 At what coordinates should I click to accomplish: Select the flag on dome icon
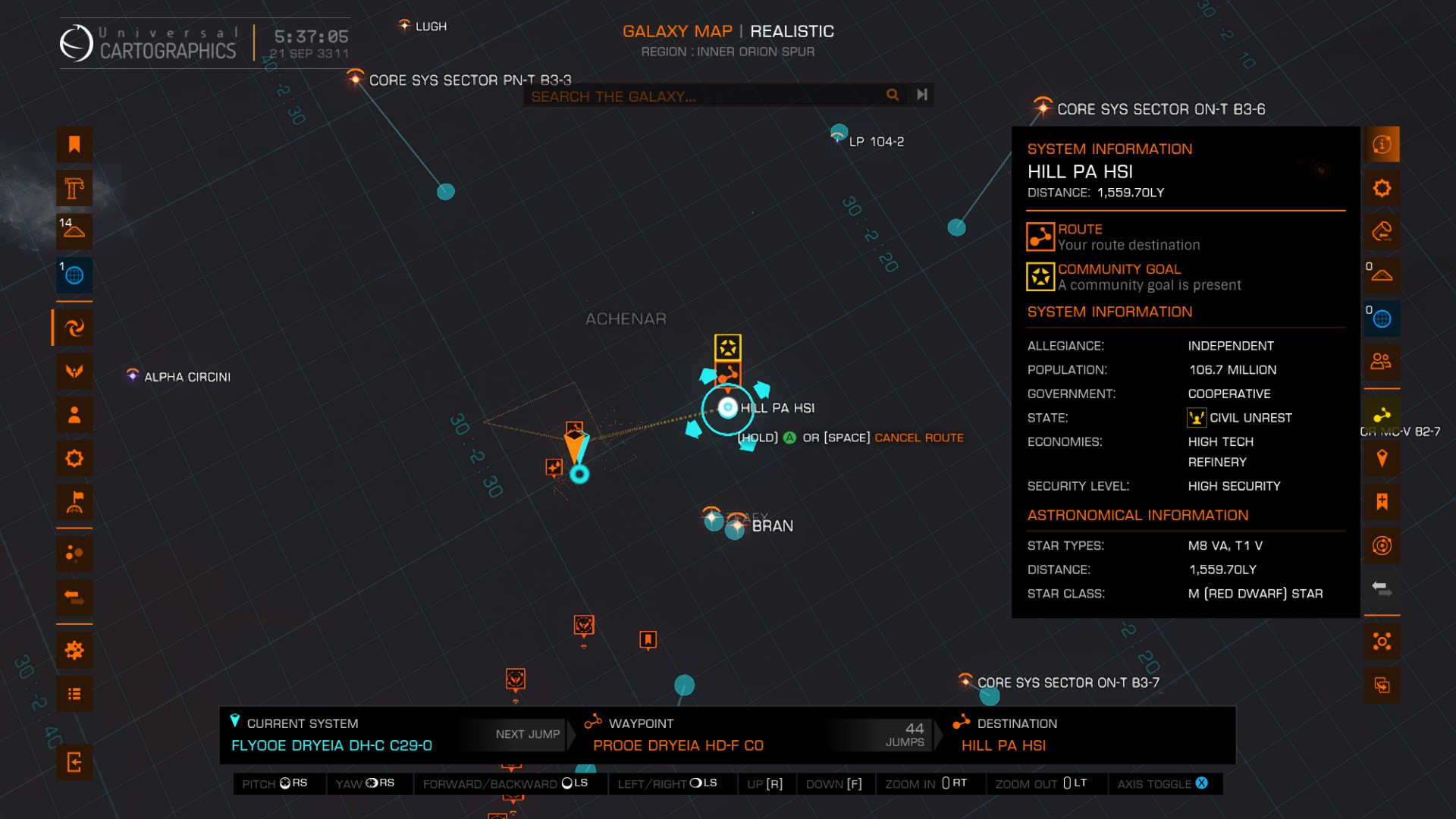point(74,502)
